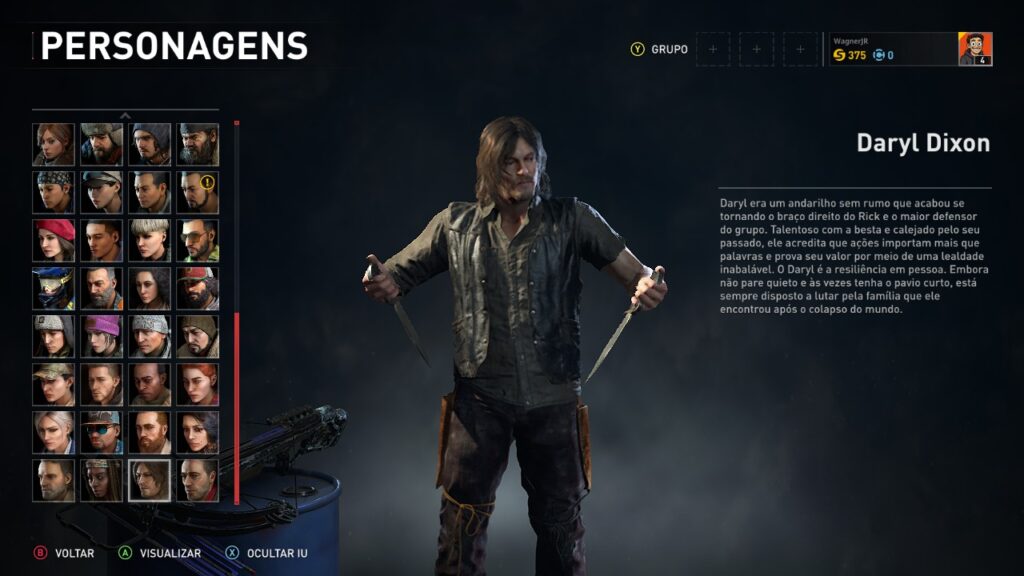The width and height of the screenshot is (1024, 576).
Task: Select the highlighted Daryl Dixon portrait
Action: point(150,480)
